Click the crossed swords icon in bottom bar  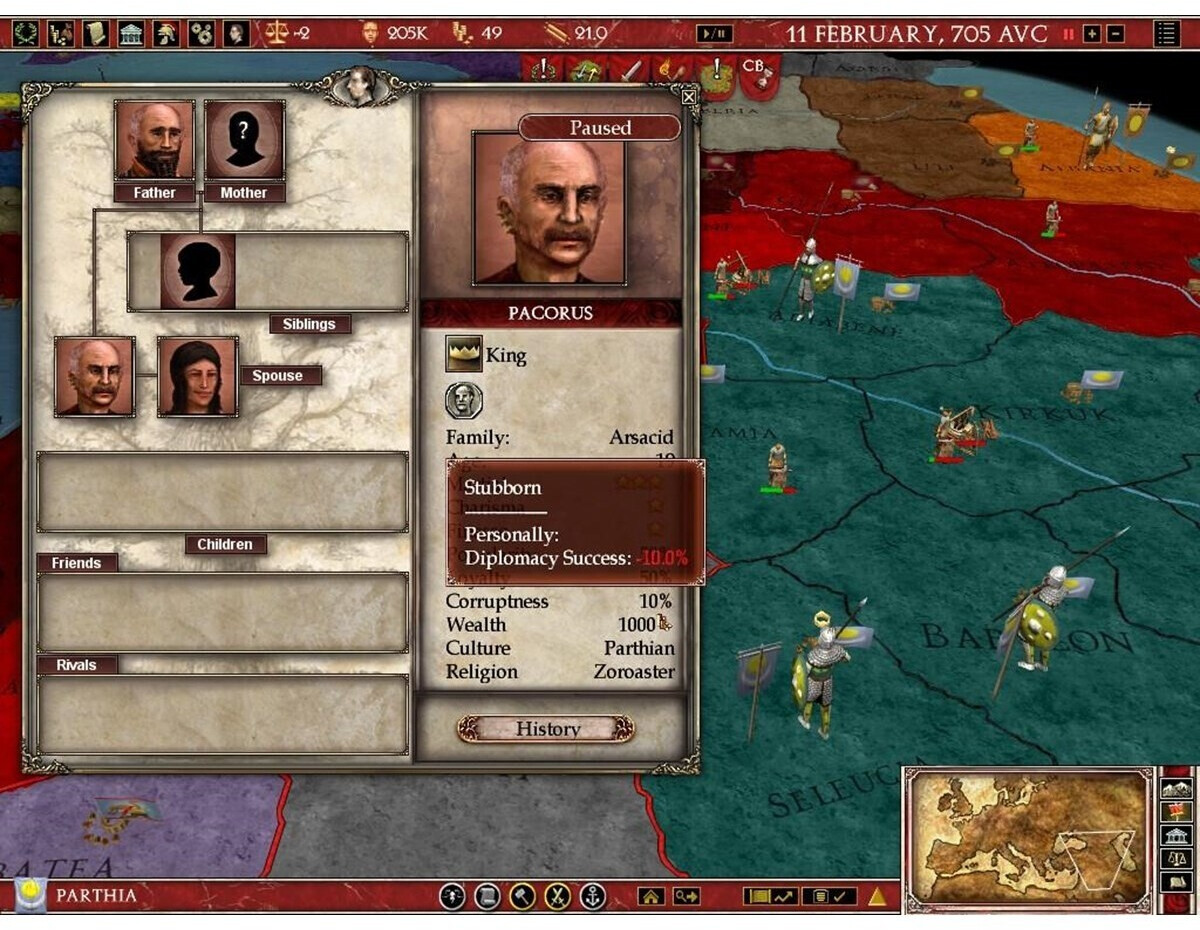[x=558, y=896]
